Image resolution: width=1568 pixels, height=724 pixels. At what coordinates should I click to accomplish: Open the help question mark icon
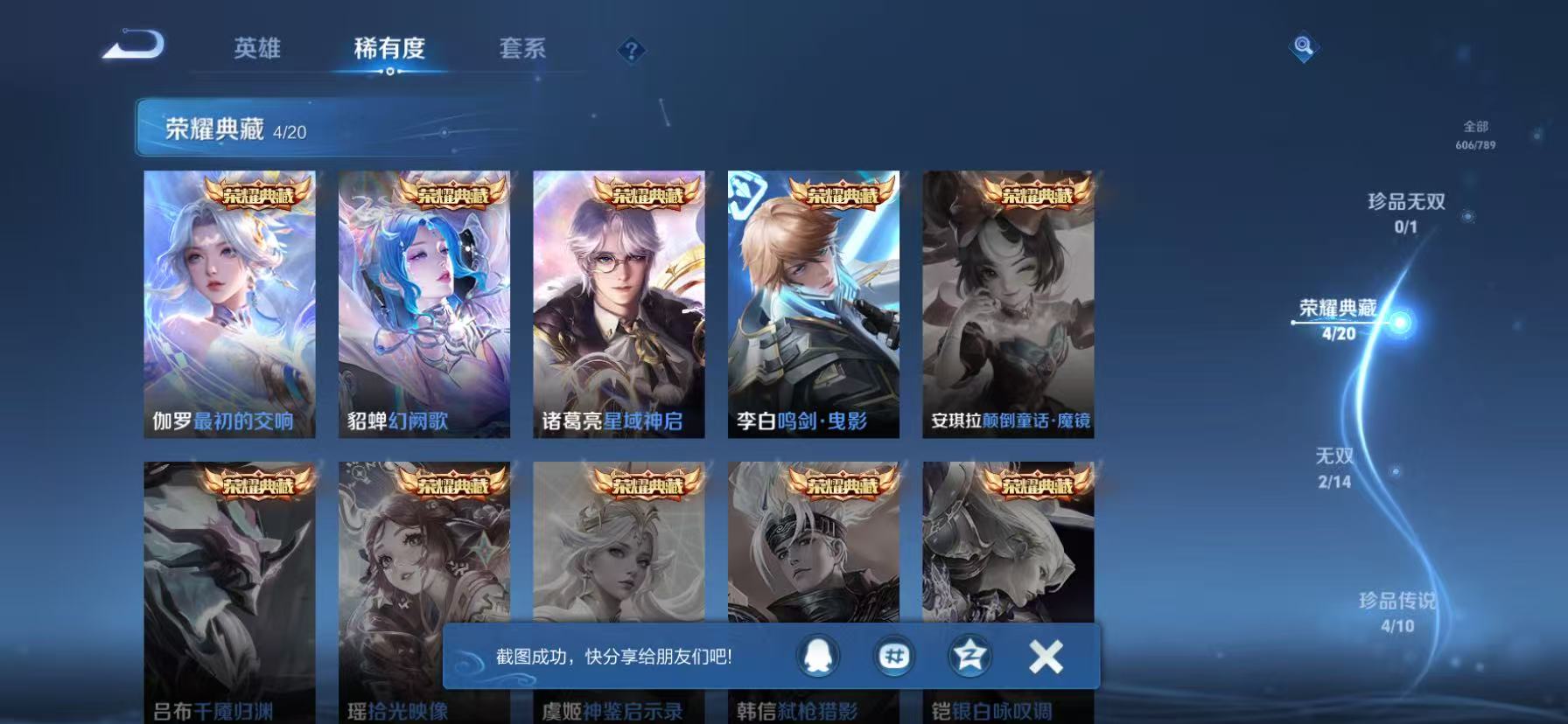point(632,50)
